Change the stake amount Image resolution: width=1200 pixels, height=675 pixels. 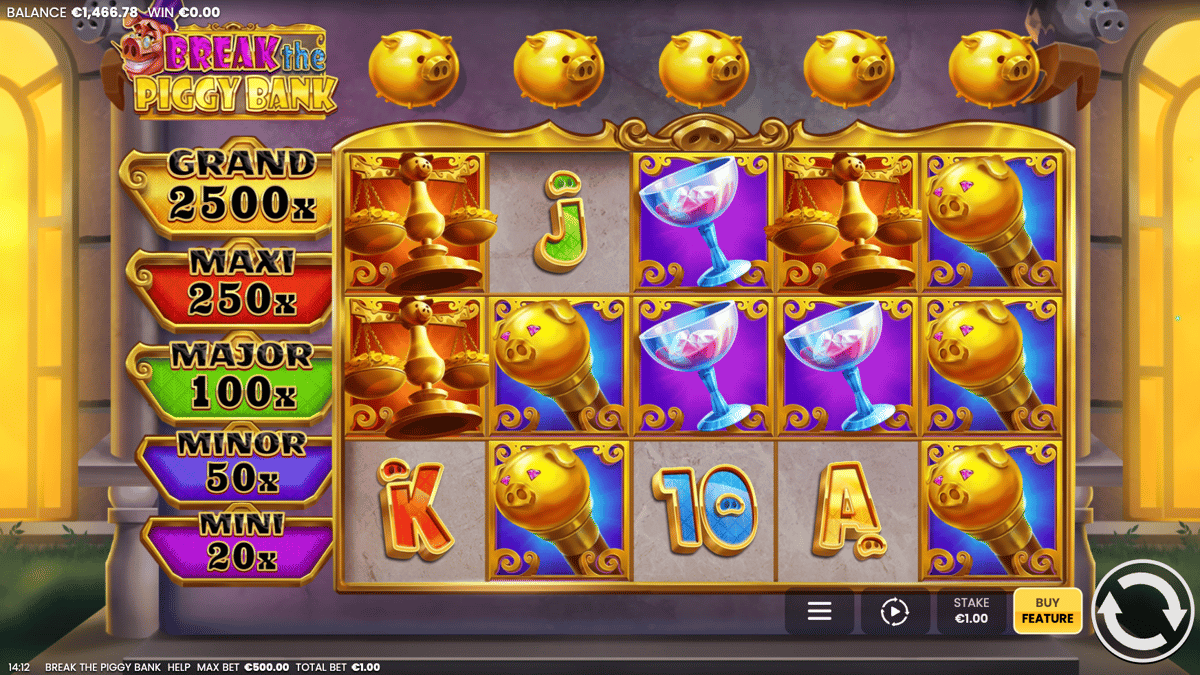pos(971,611)
